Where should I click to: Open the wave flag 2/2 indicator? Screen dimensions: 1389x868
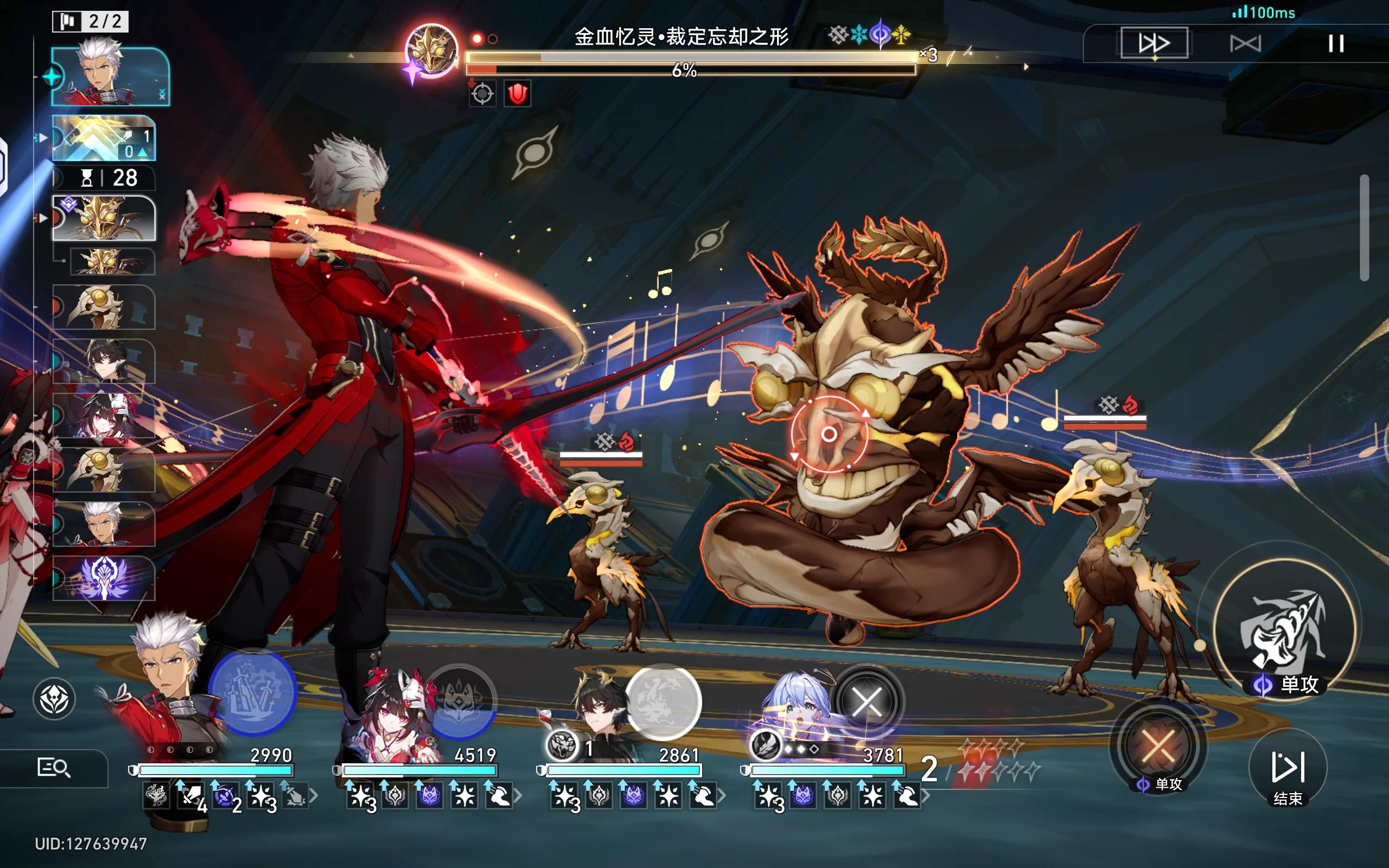coord(90,22)
